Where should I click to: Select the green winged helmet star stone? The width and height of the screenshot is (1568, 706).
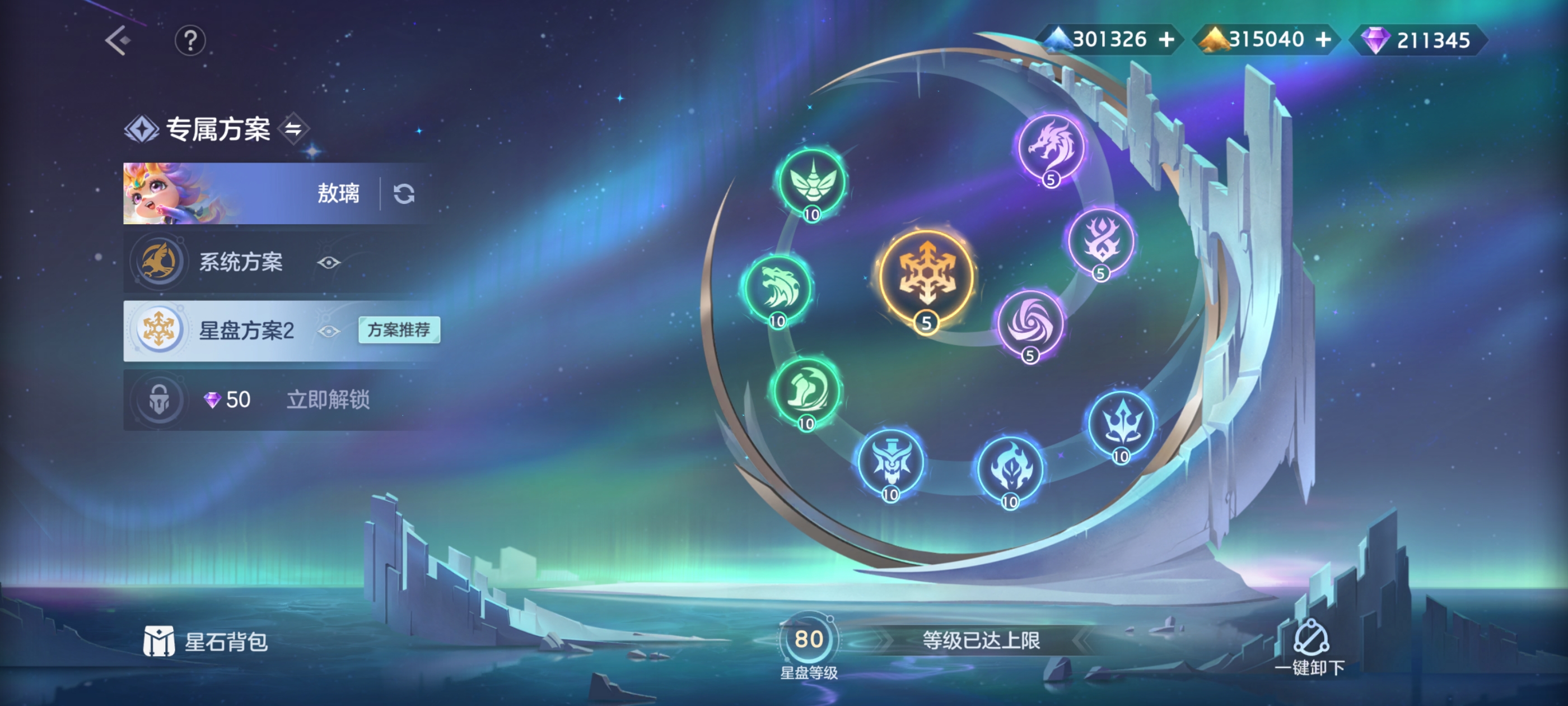tap(812, 182)
